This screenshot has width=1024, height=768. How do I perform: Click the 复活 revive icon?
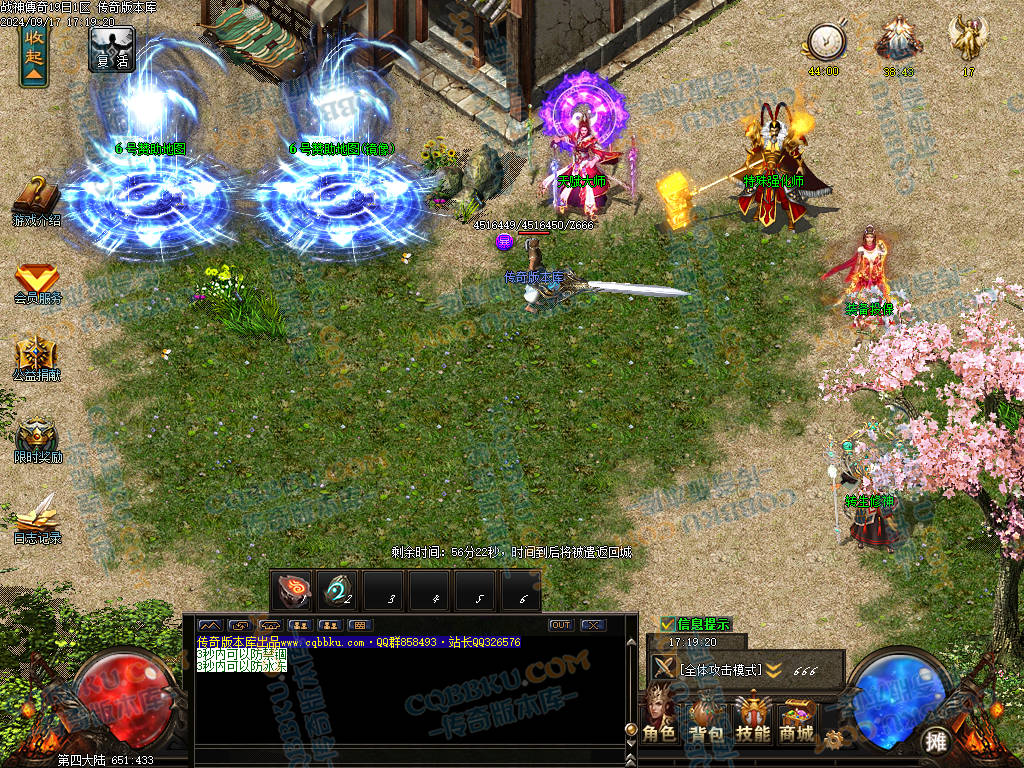point(112,48)
